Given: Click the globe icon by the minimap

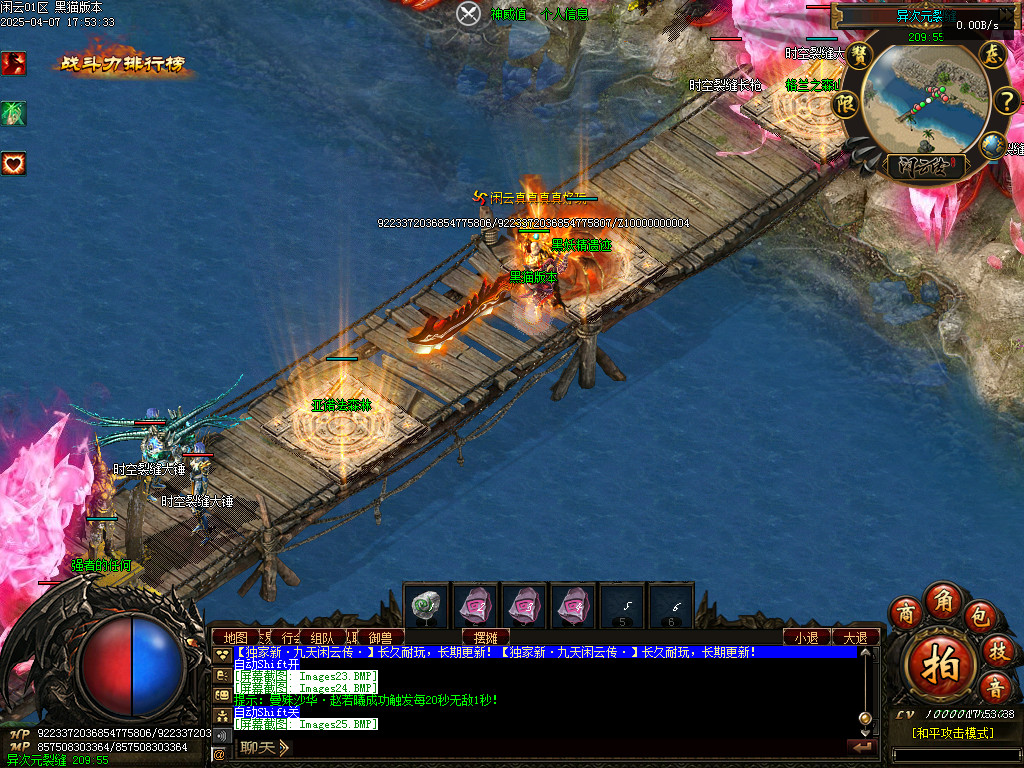Looking at the screenshot, I should pos(992,146).
